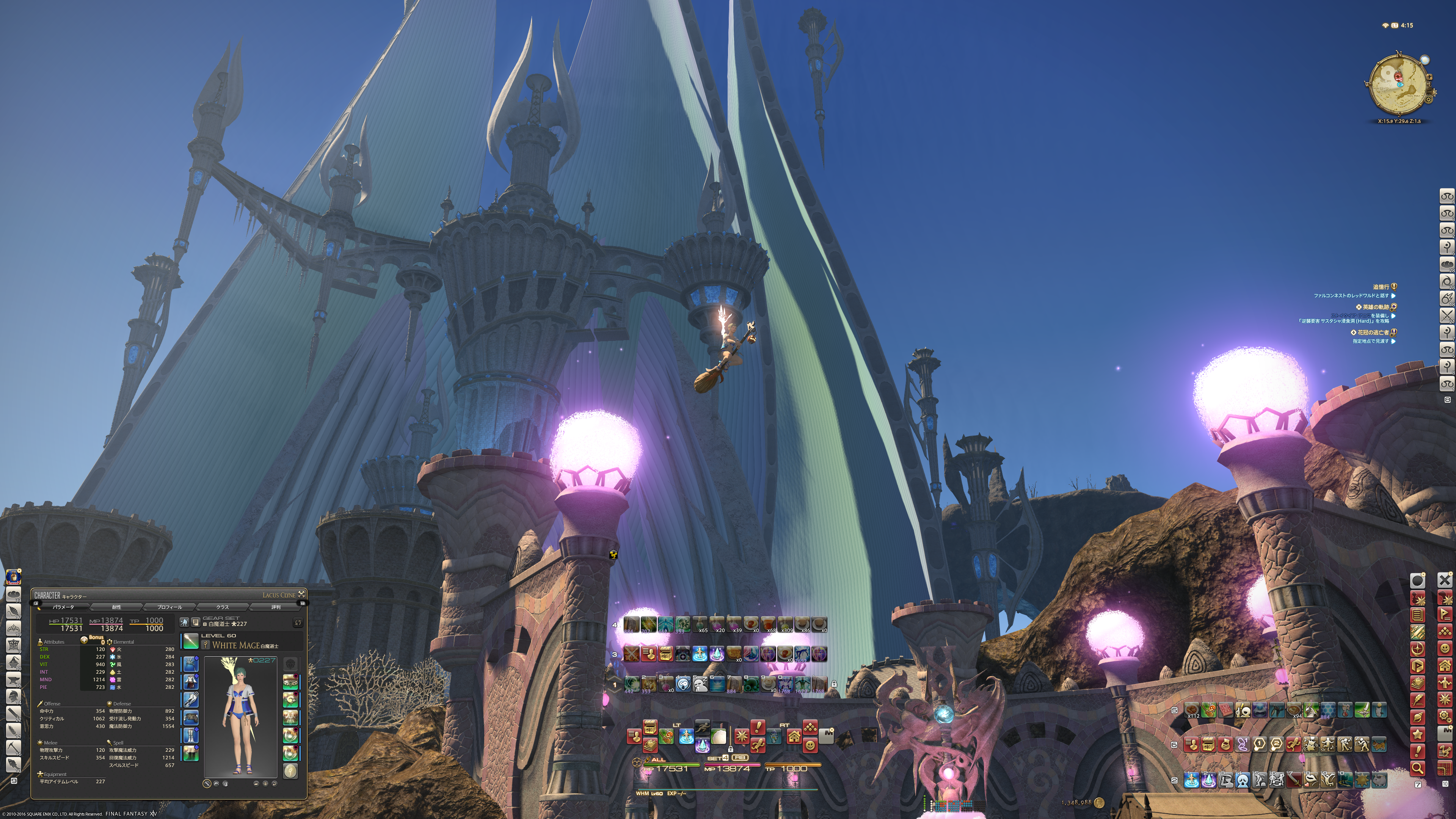Open the gears system settings icon
Image resolution: width=1456 pixels, height=819 pixels.
click(1445, 717)
